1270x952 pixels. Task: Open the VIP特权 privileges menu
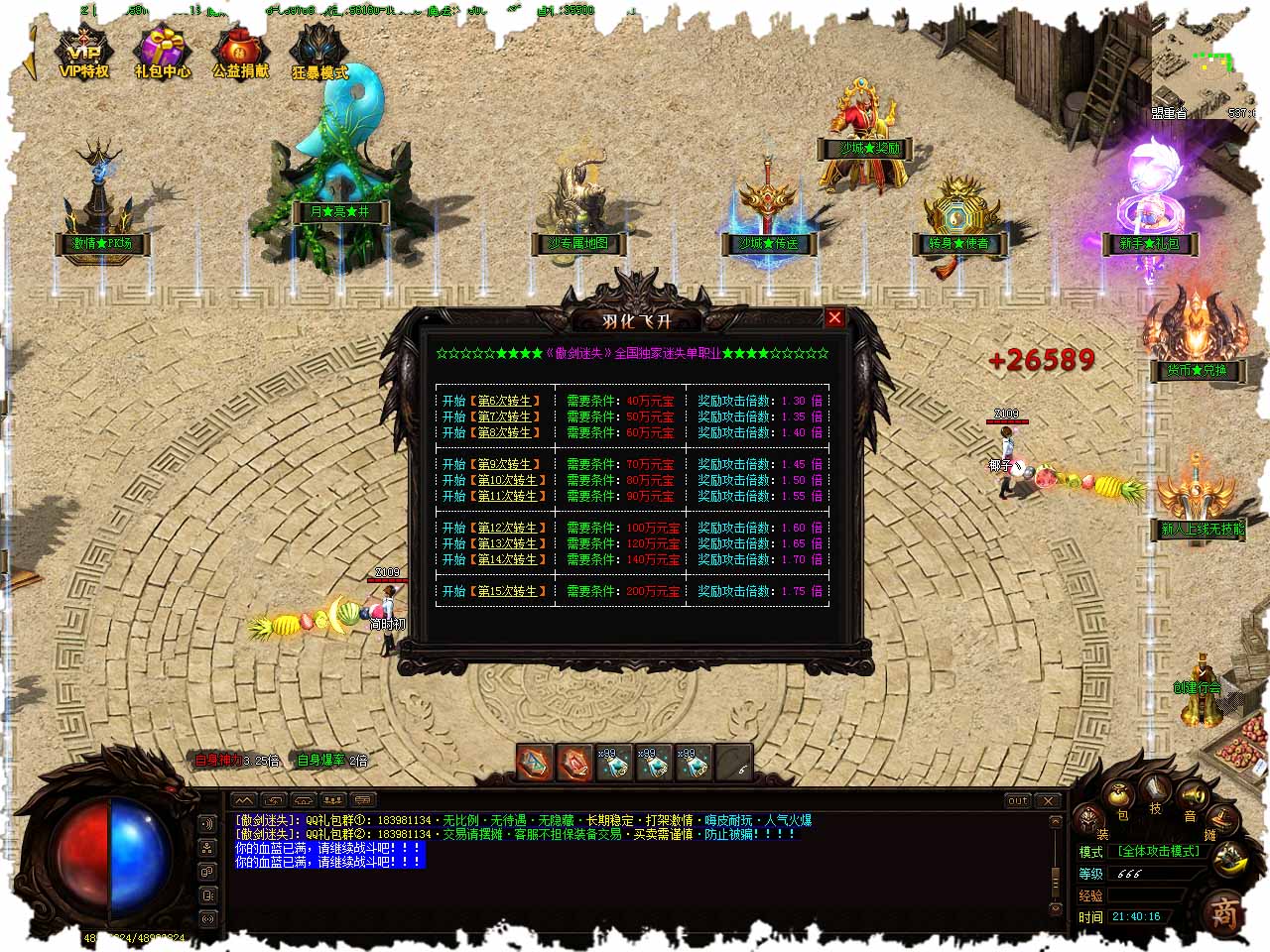click(x=82, y=54)
